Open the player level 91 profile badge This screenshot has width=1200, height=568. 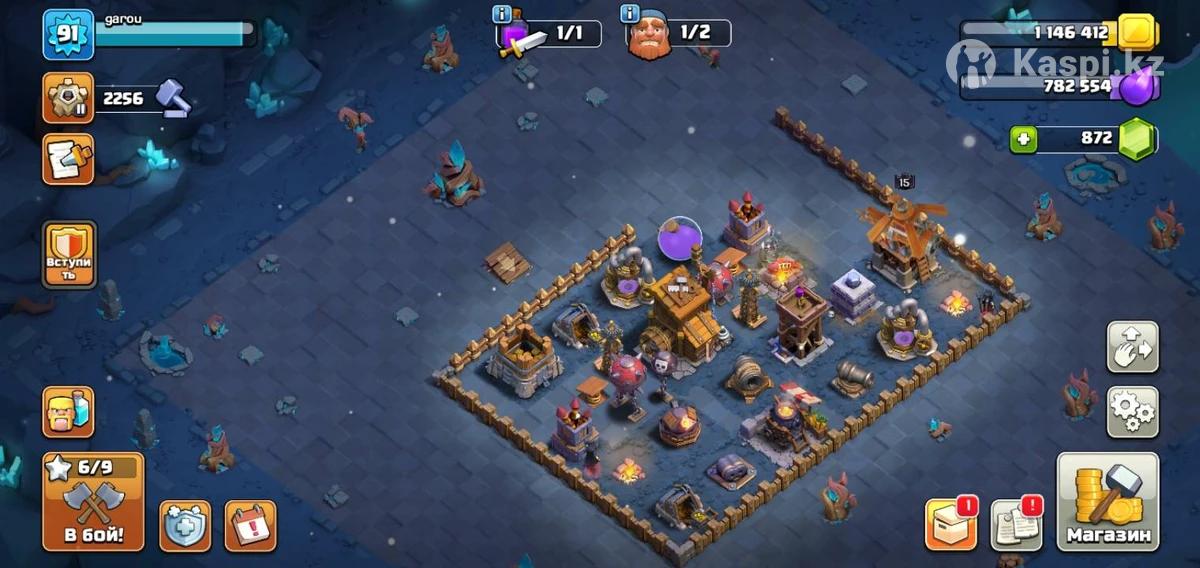click(68, 35)
